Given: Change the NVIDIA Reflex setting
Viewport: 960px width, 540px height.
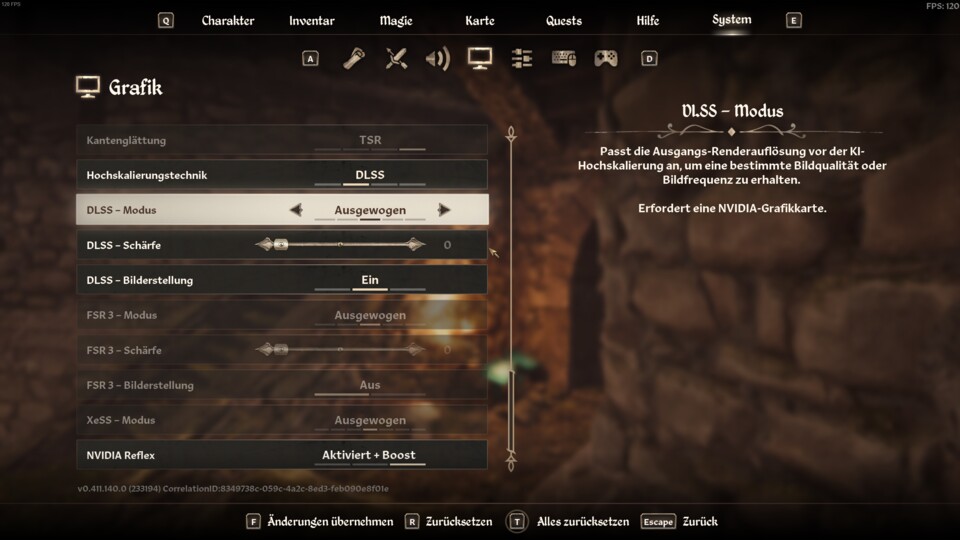Looking at the screenshot, I should tap(369, 455).
